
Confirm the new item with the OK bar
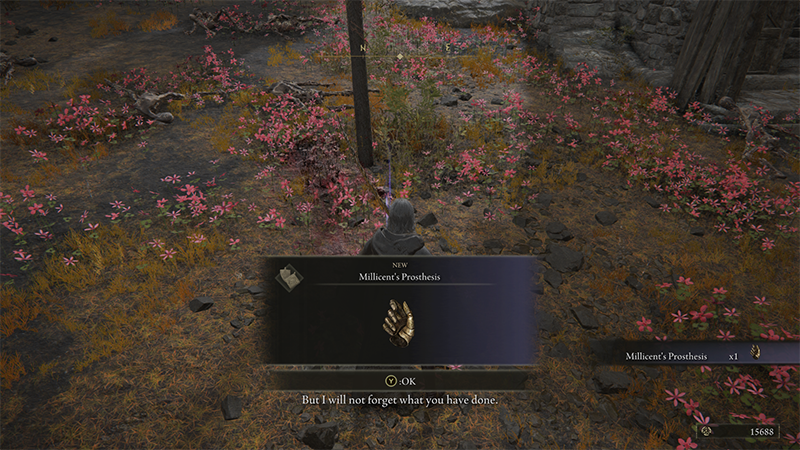[399, 380]
